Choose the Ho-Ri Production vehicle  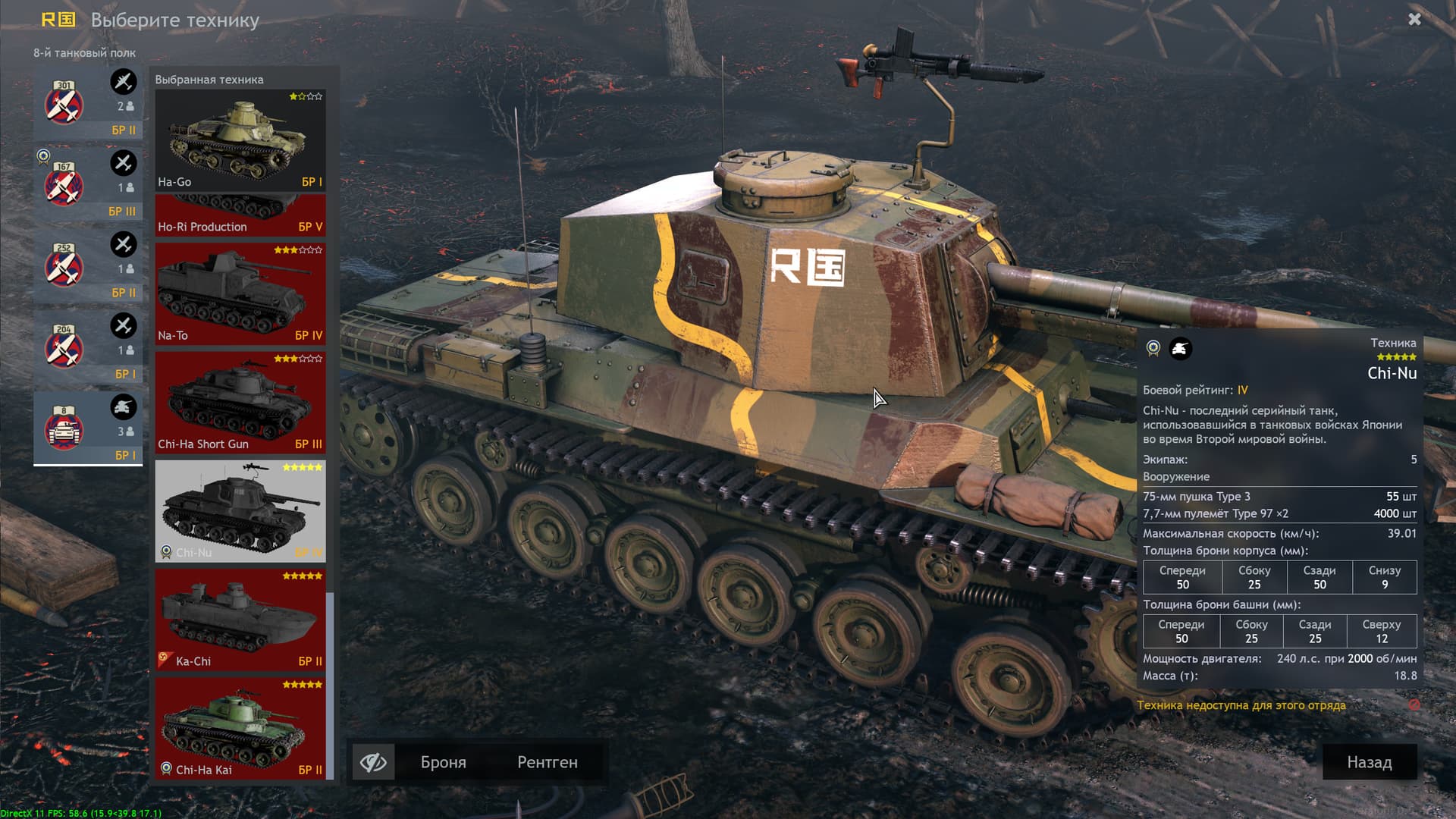tap(240, 216)
